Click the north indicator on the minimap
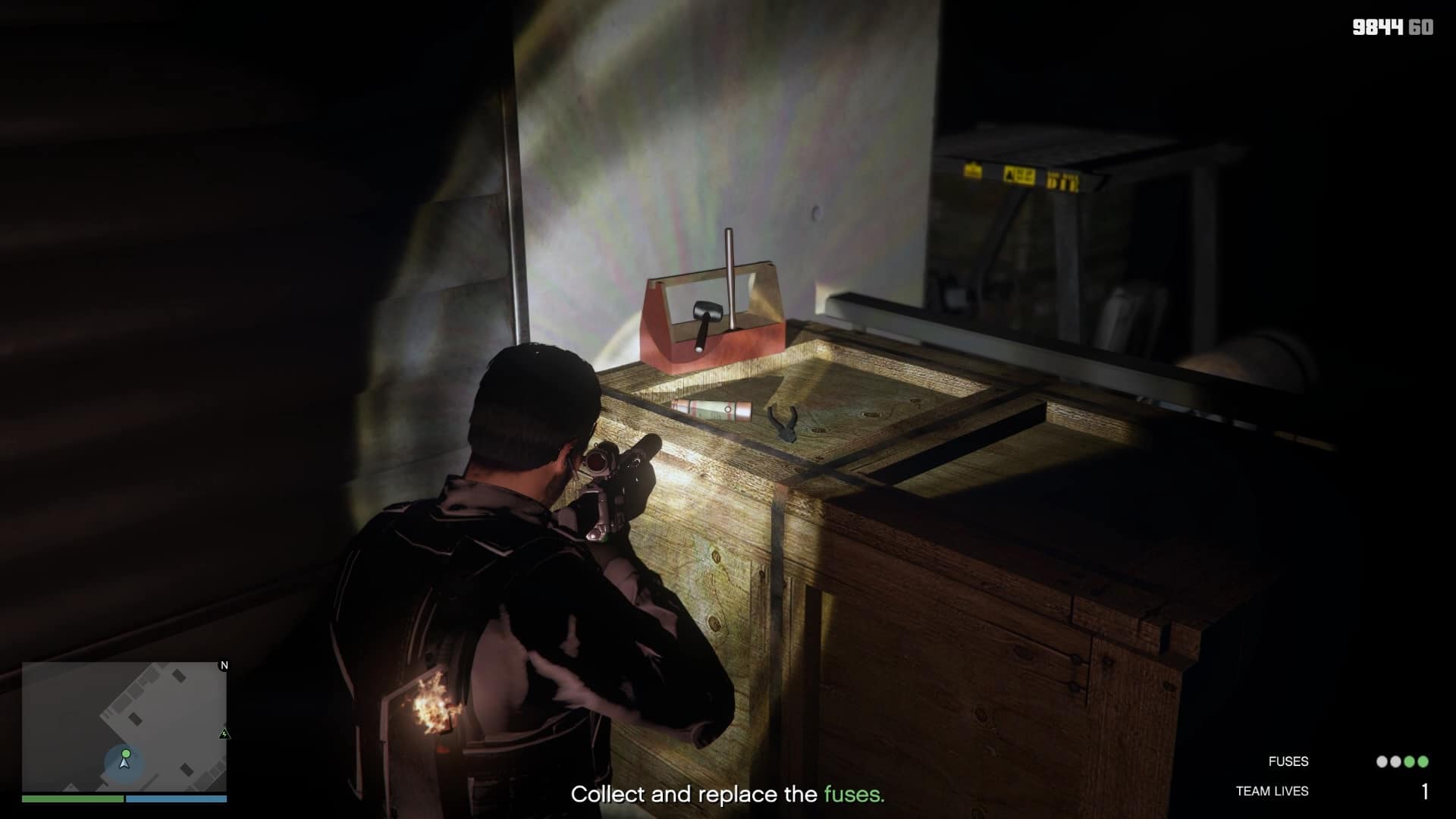The height and width of the screenshot is (819, 1456). coord(224,666)
